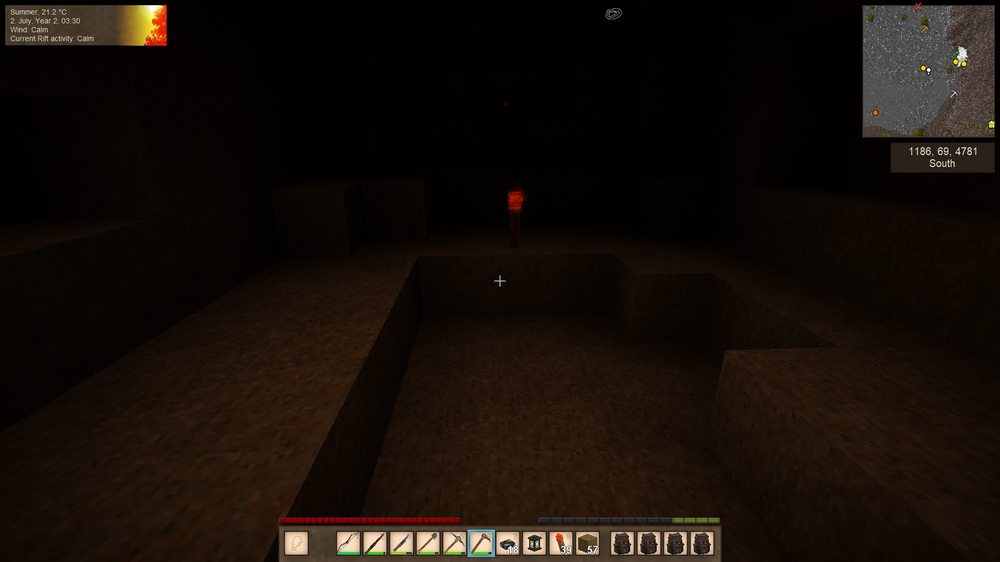This screenshot has height=562, width=1000.
Task: Choose the shovel from the hotbar
Action: [x=428, y=543]
